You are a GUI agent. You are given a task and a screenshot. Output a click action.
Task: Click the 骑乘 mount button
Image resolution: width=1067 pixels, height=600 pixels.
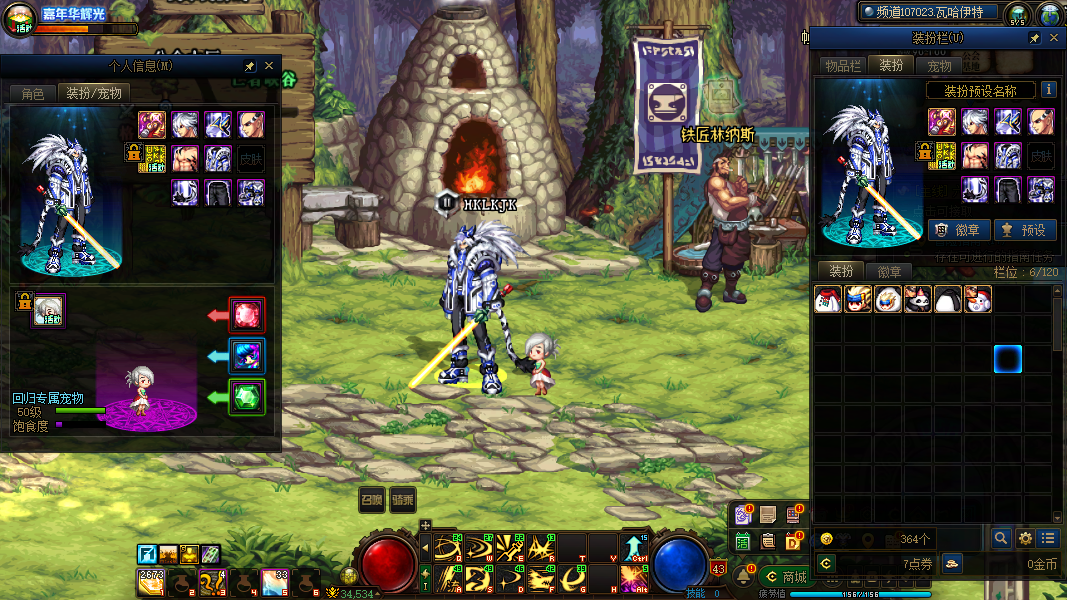403,499
